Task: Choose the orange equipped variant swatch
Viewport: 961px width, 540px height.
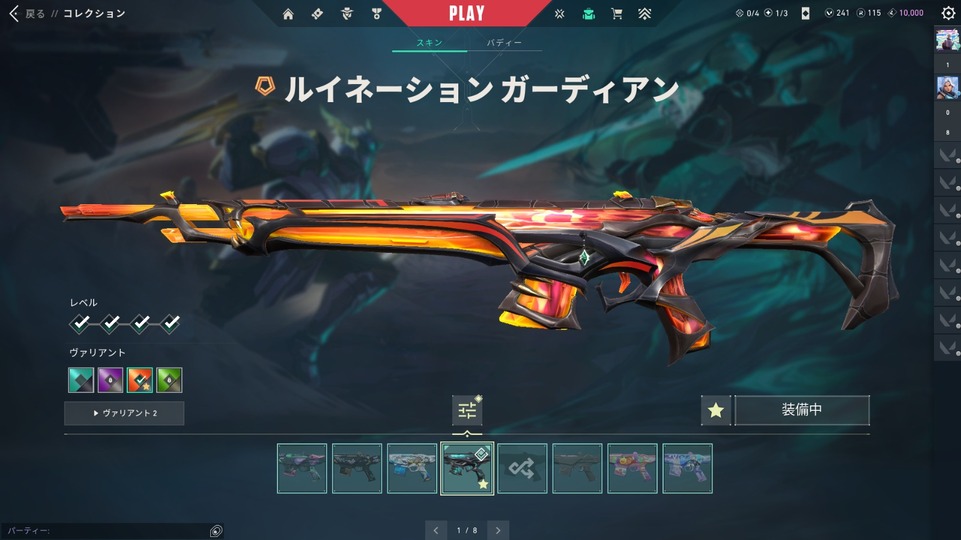Action: coord(140,380)
